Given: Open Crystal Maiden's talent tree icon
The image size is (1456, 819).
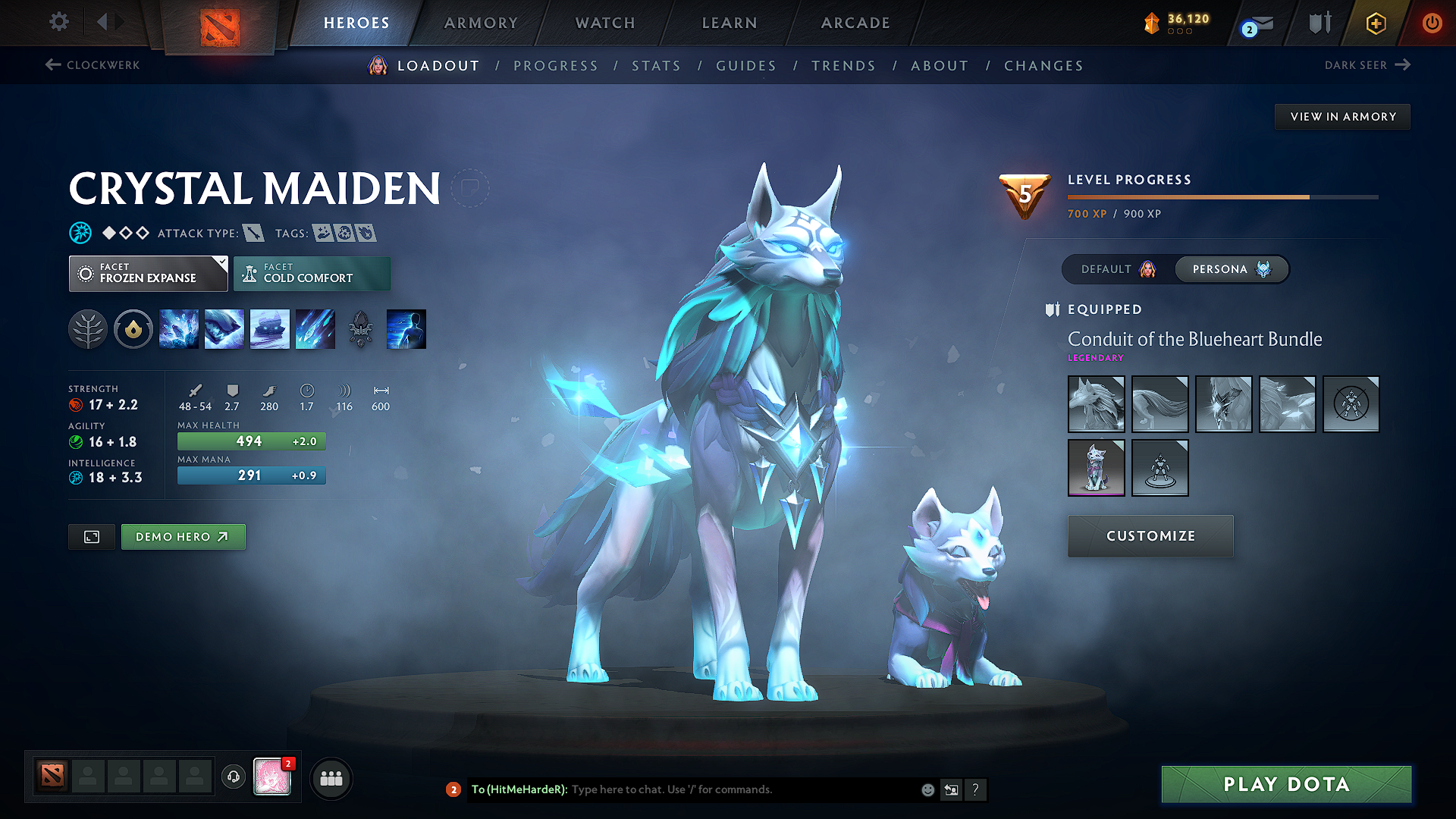Looking at the screenshot, I should click(88, 329).
